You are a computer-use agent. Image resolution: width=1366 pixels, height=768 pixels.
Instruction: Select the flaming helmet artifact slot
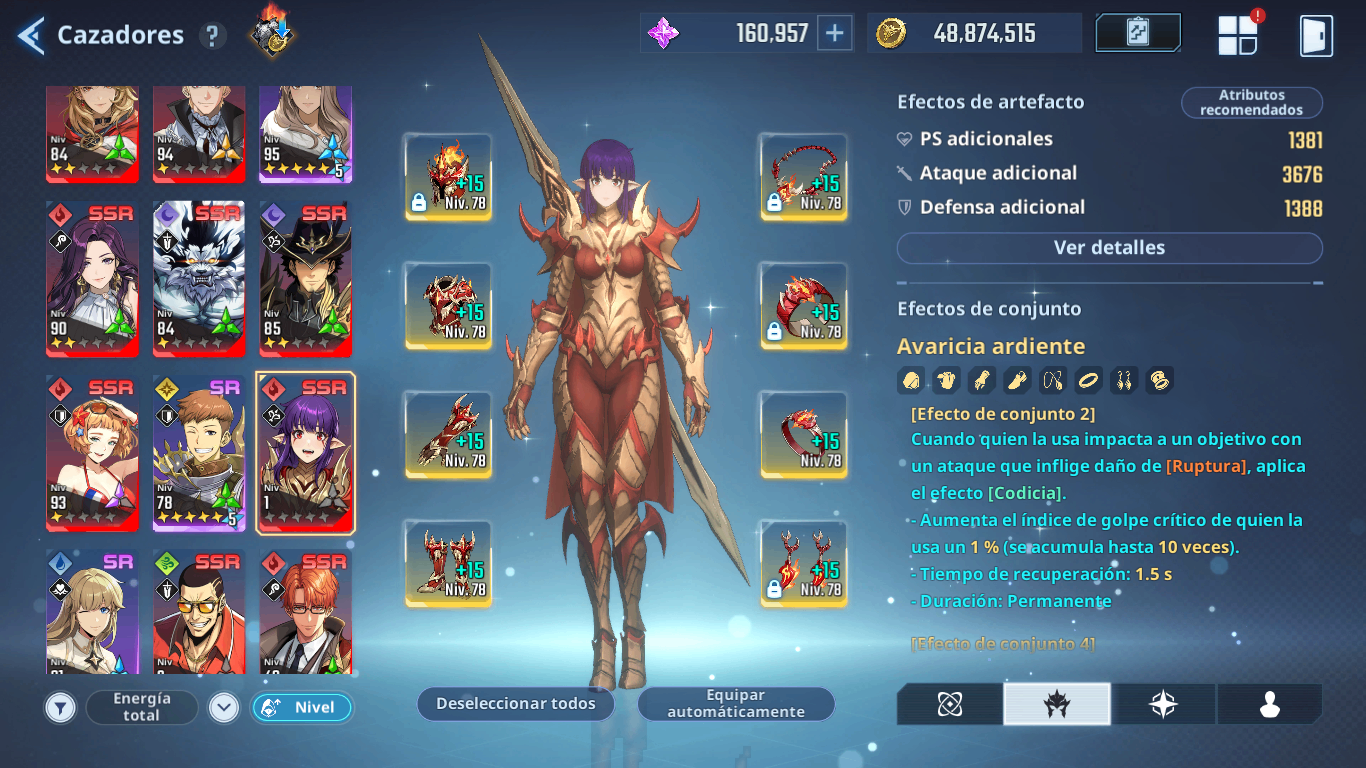pos(448,176)
